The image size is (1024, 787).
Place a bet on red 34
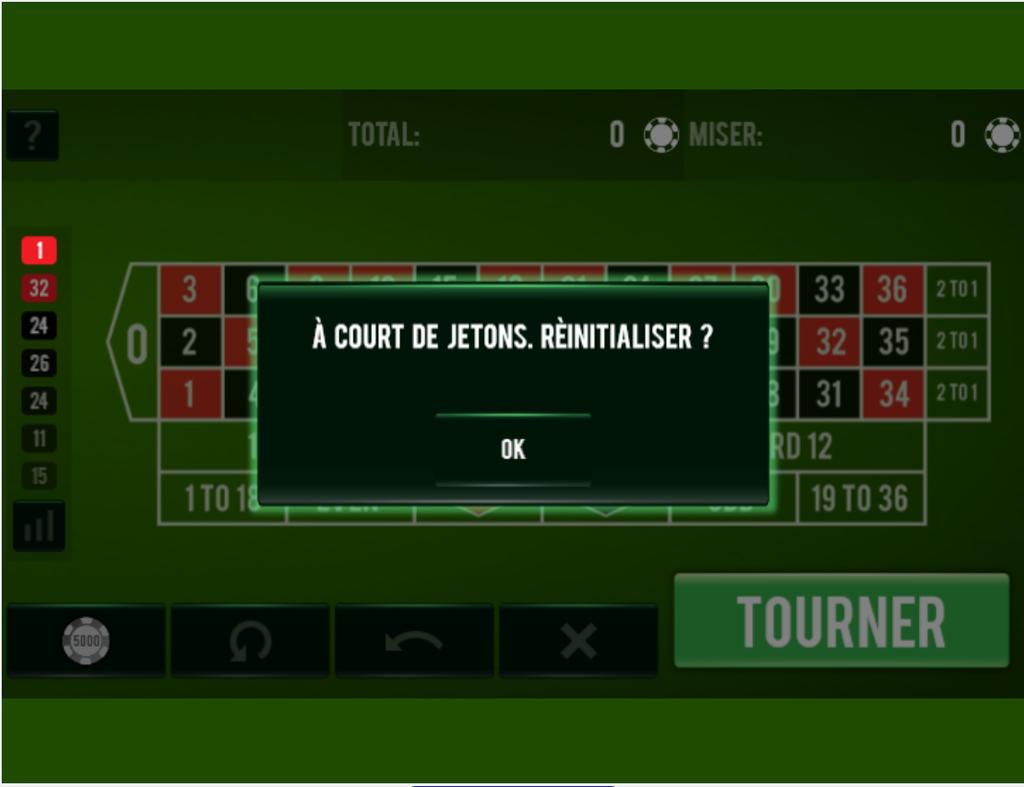coord(893,394)
